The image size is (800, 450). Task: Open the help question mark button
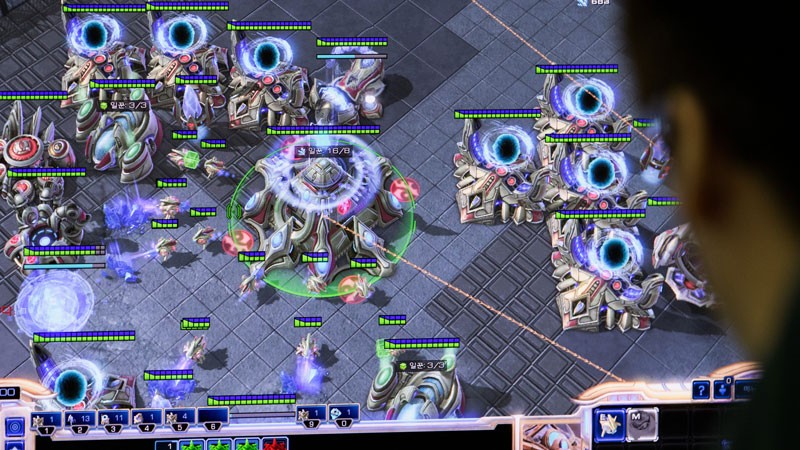tap(701, 390)
